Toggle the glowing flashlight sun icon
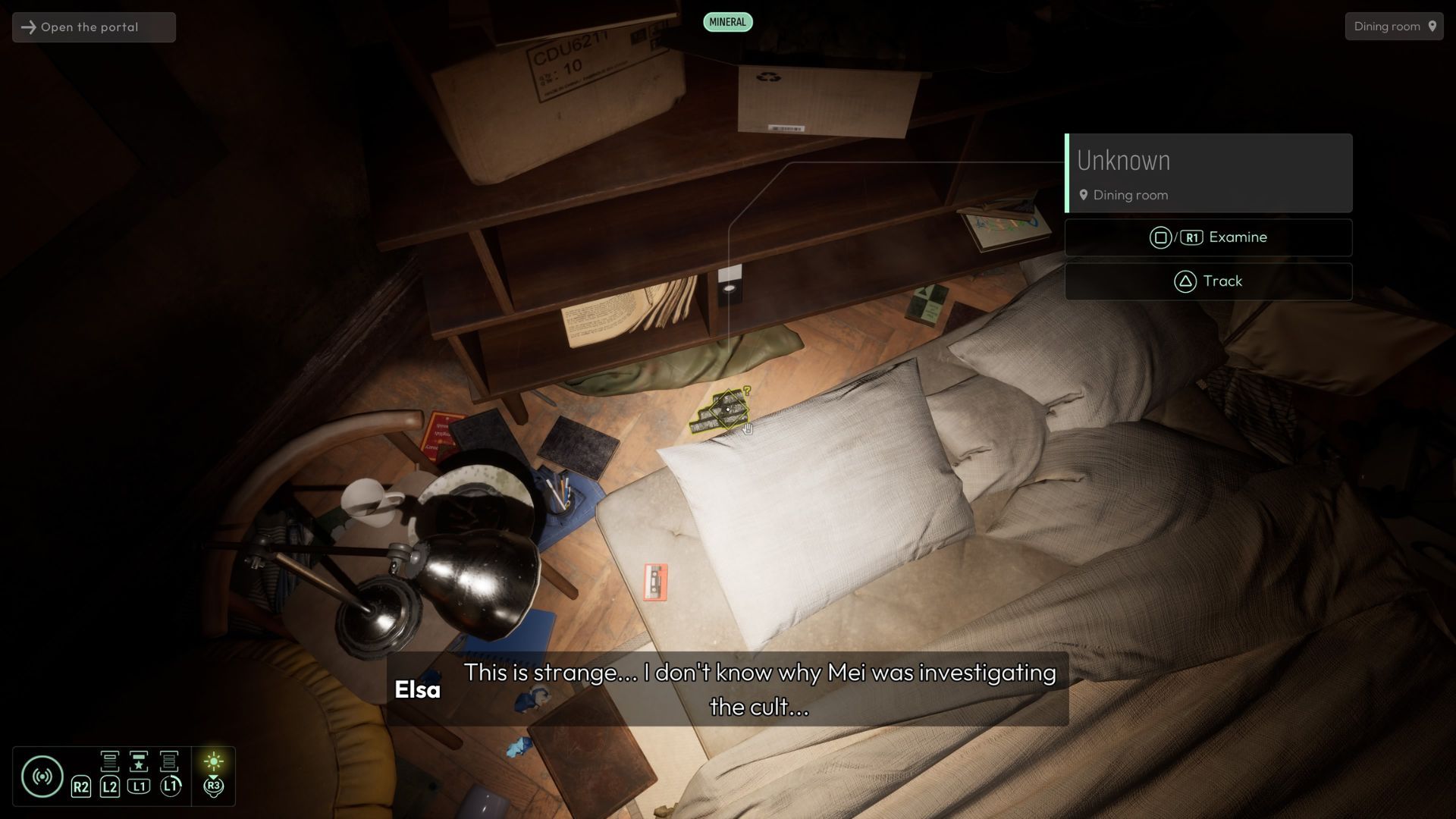Image resolution: width=1456 pixels, height=819 pixels. pos(214,761)
